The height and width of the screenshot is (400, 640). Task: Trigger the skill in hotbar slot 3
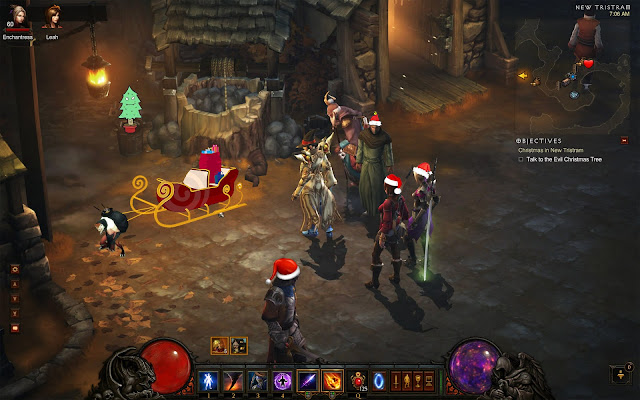(x=257, y=380)
